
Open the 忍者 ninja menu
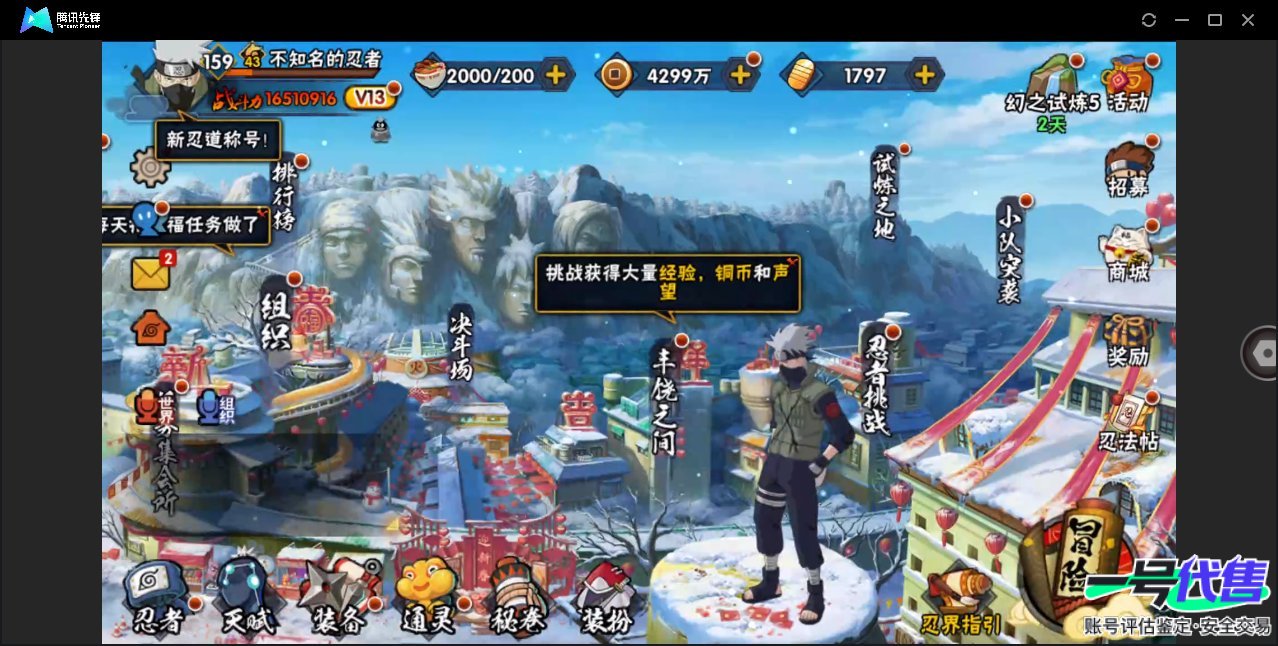tap(159, 599)
